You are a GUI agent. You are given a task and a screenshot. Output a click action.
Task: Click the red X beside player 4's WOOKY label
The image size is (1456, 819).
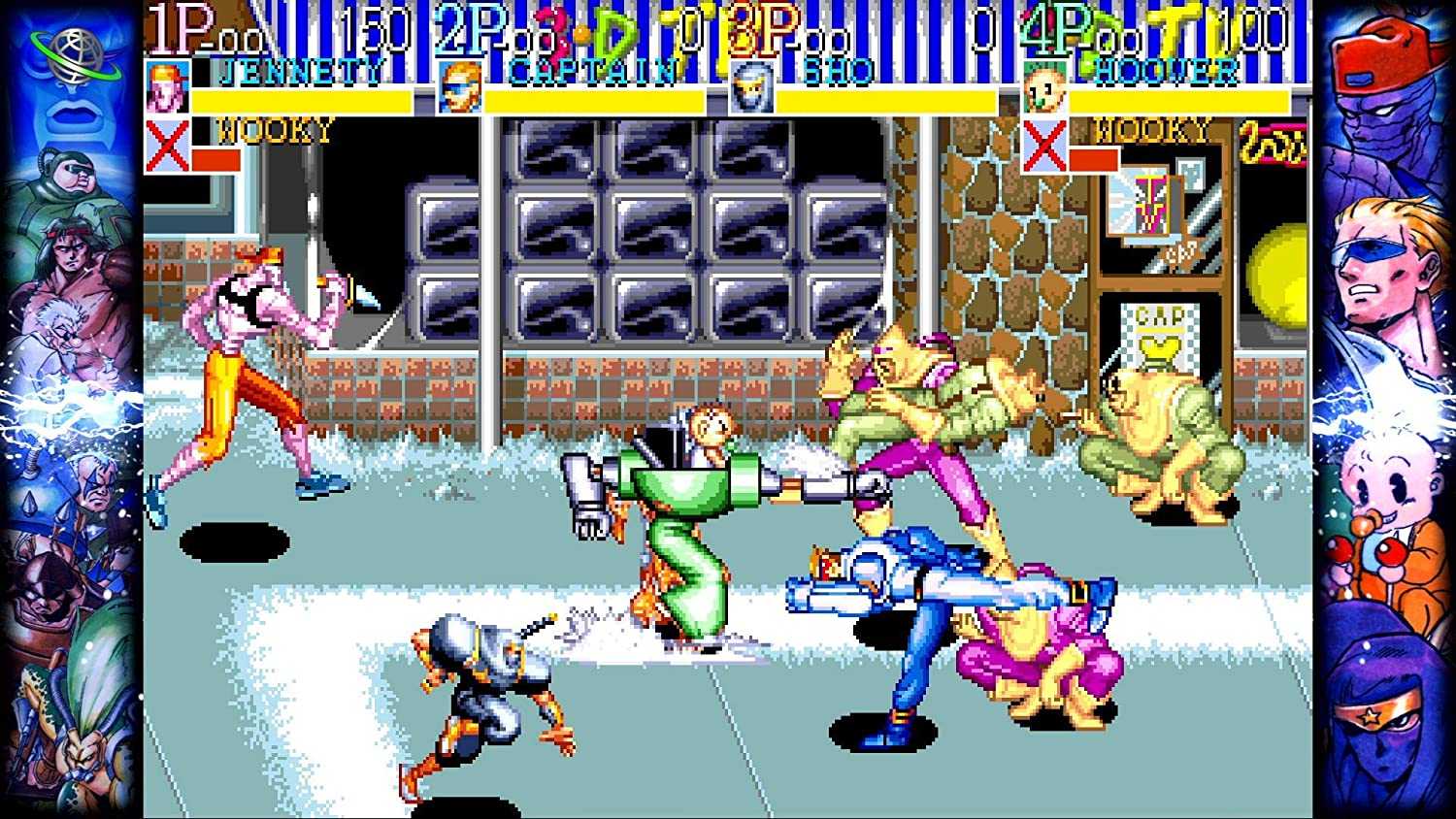click(x=1043, y=146)
